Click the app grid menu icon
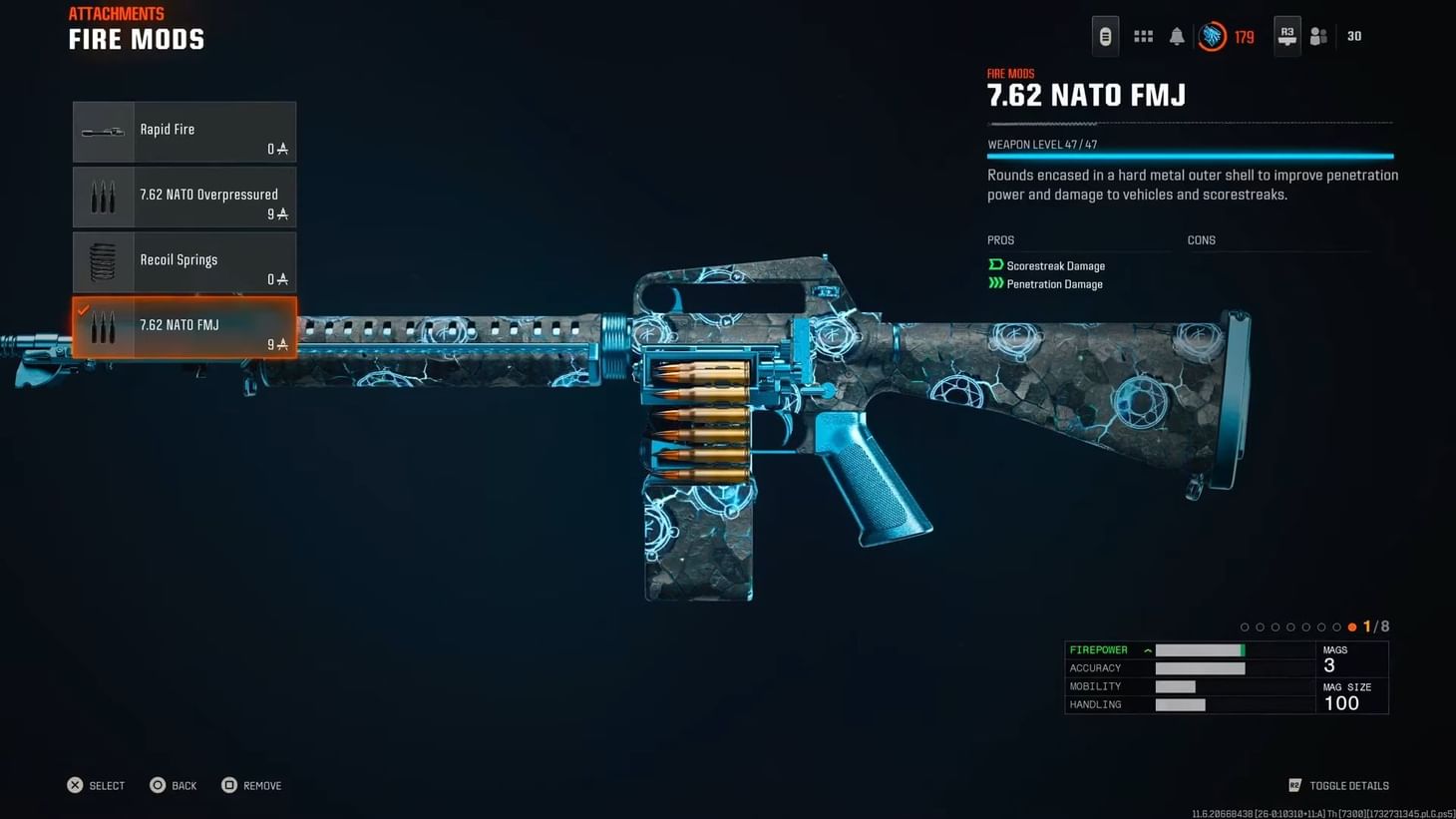 coord(1143,35)
